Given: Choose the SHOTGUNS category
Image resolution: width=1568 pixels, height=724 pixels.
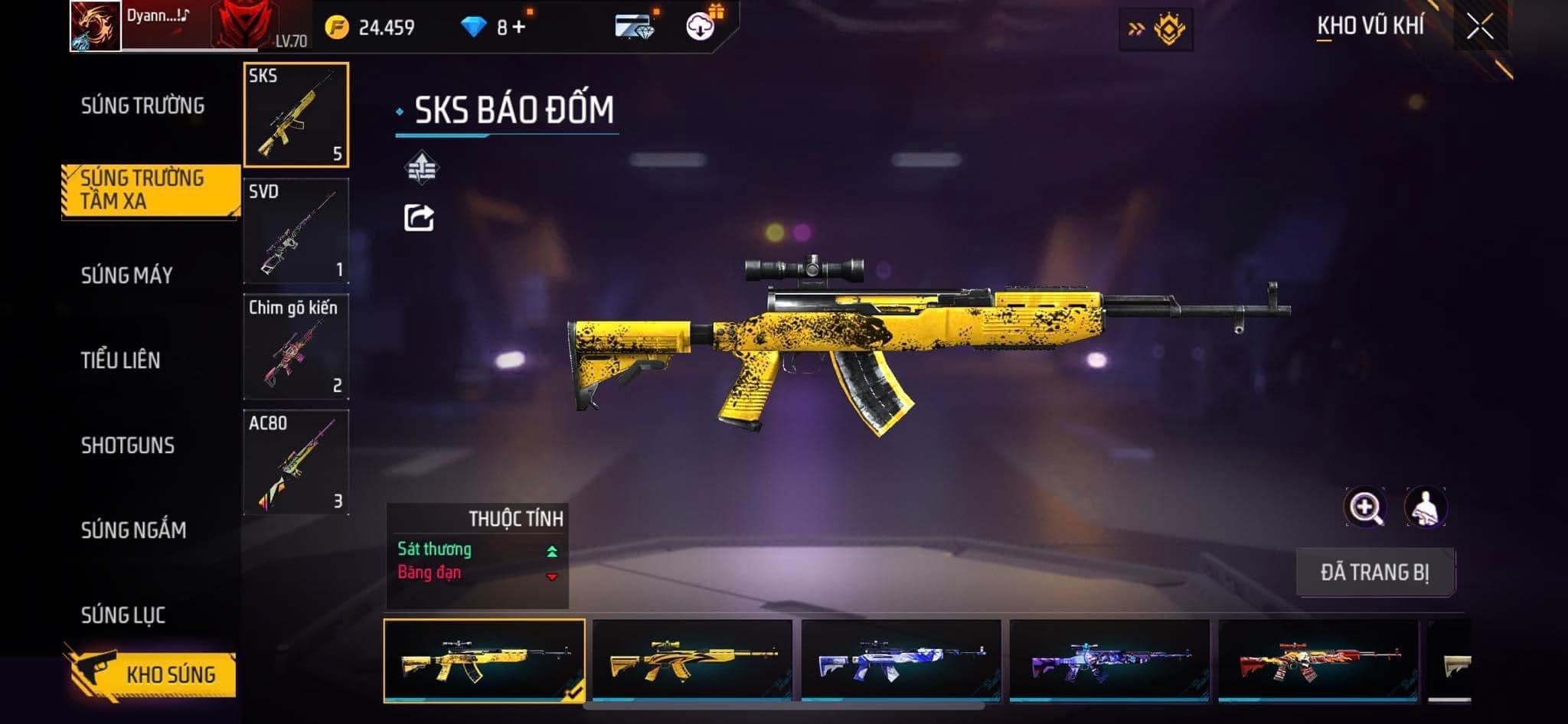Looking at the screenshot, I should pyautogui.click(x=128, y=445).
